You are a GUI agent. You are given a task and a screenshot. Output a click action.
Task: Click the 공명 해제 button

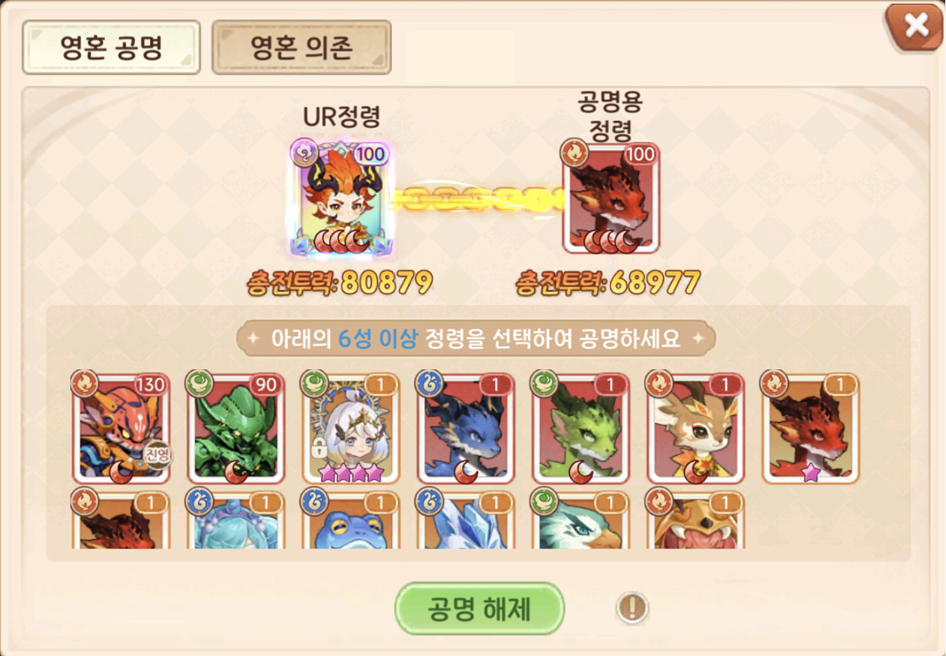point(479,607)
